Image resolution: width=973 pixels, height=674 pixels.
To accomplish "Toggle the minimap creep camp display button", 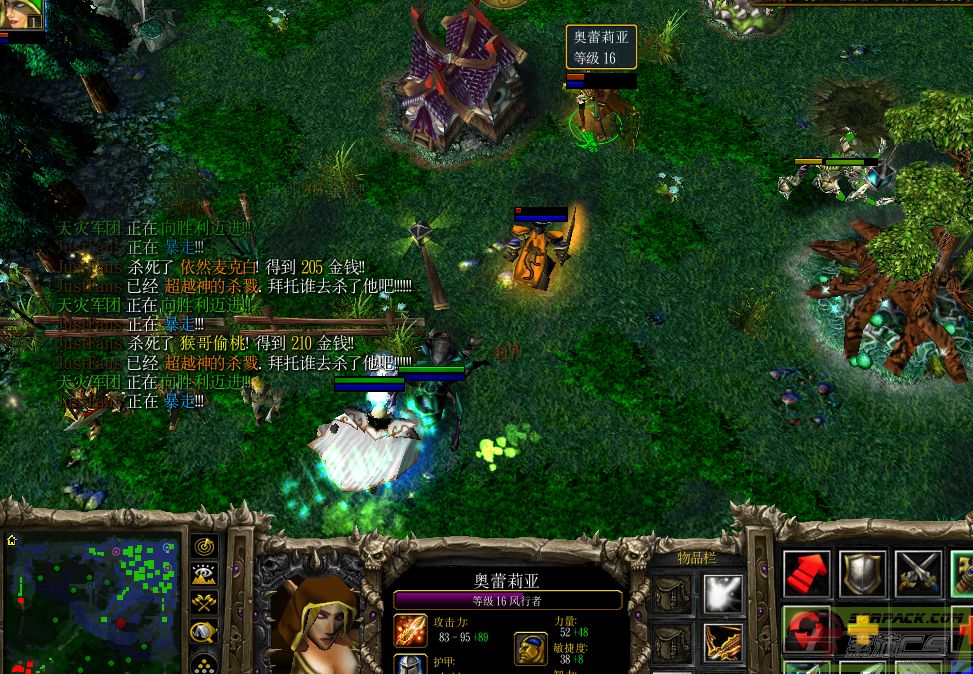I will coord(204,632).
